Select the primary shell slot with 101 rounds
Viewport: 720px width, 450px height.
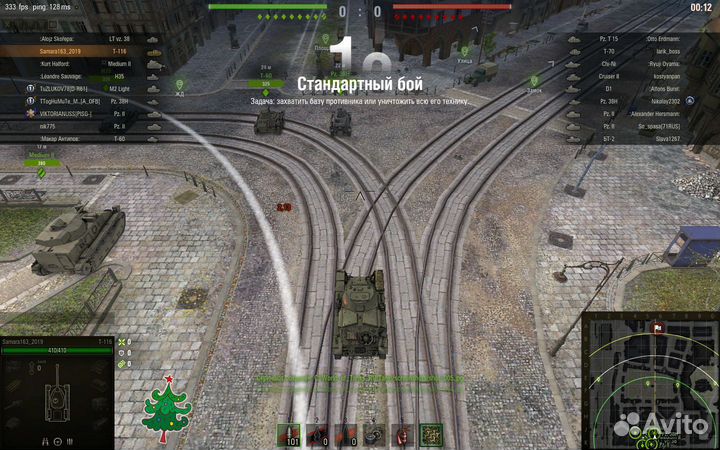[x=290, y=435]
